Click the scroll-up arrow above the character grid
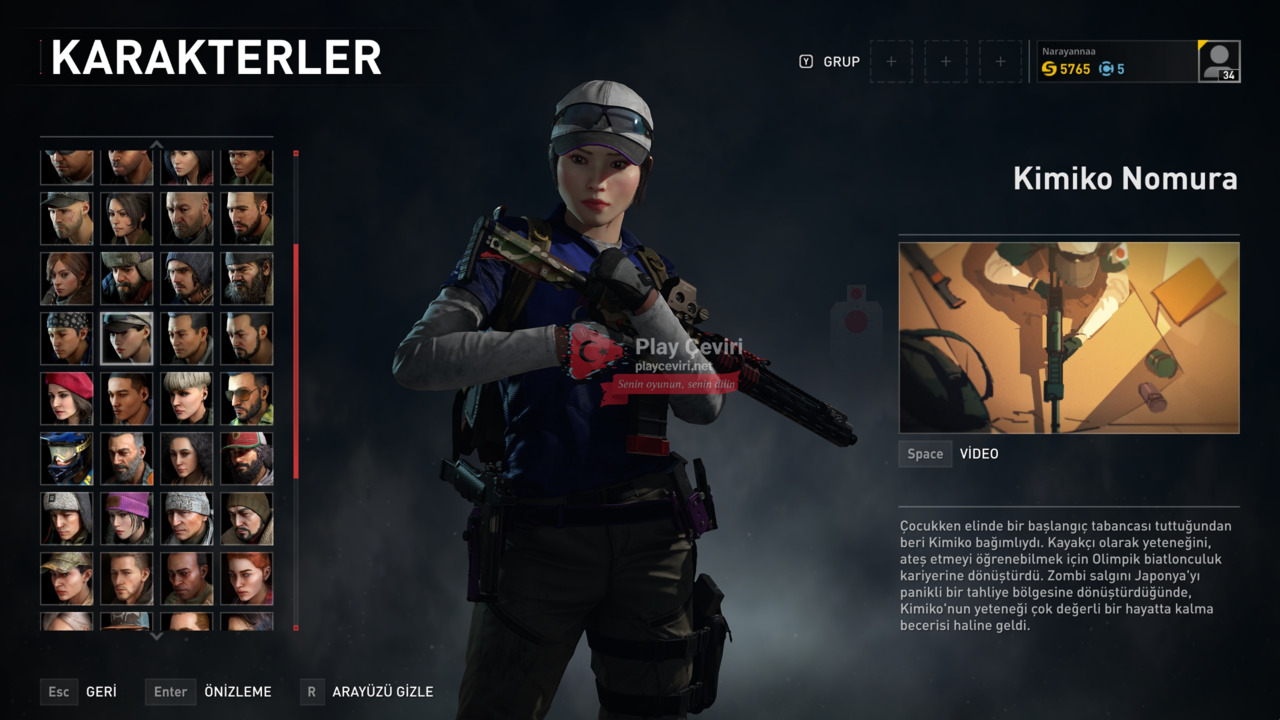 [x=156, y=145]
